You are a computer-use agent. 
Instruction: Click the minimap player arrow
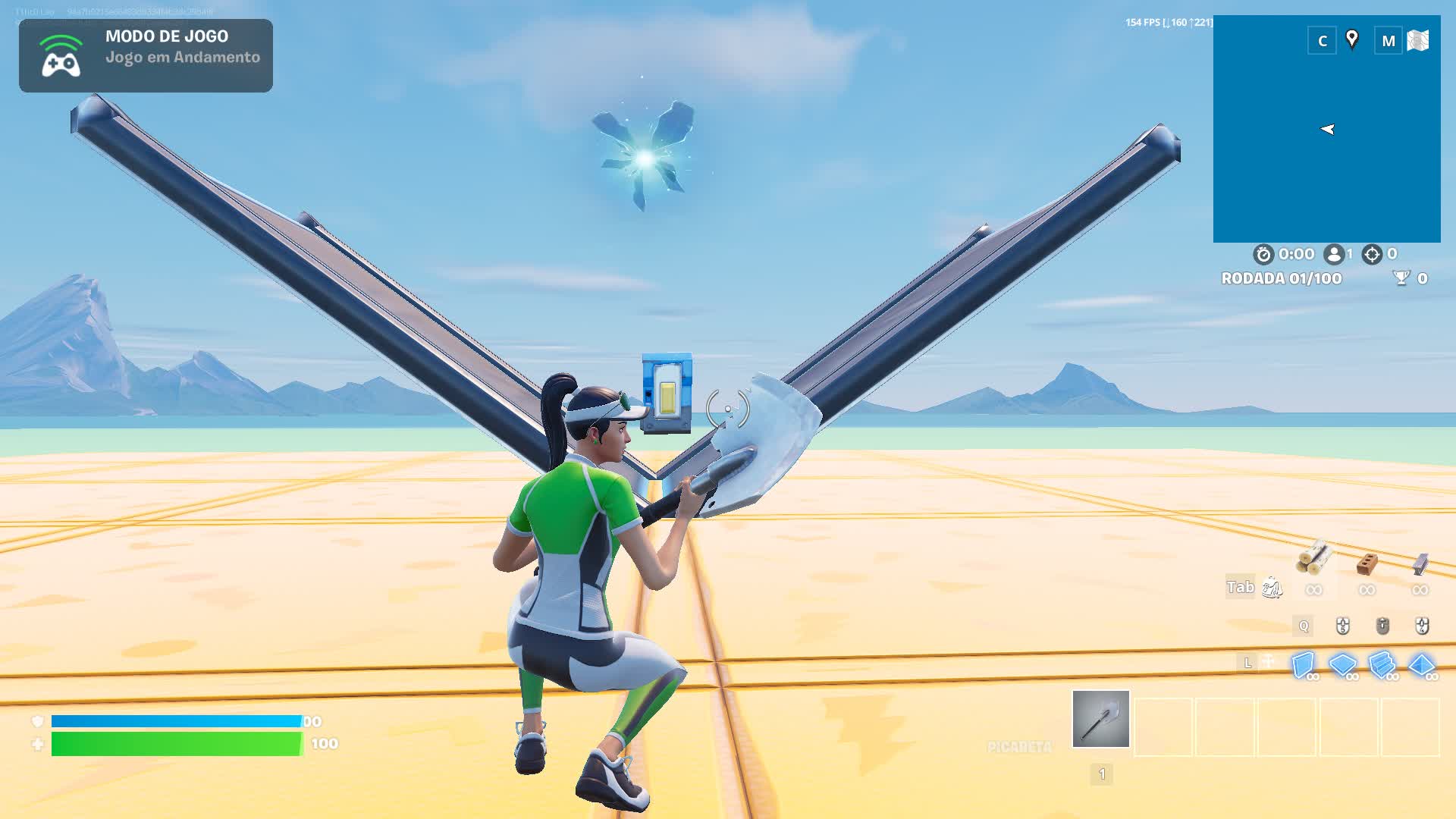pos(1327,130)
